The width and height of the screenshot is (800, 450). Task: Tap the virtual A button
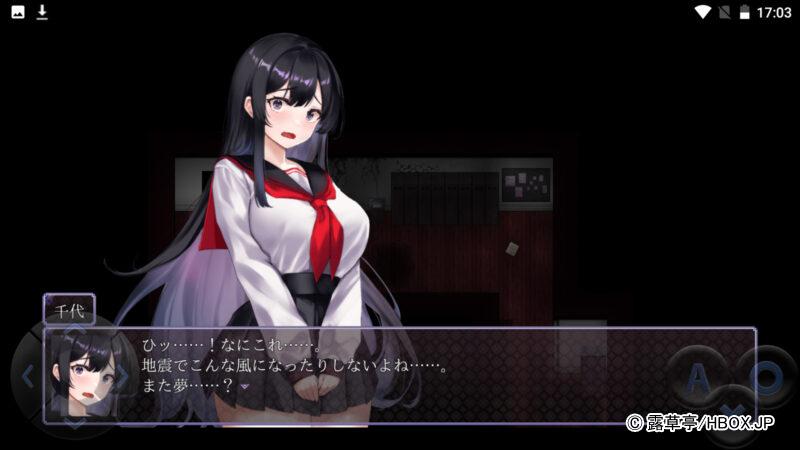click(x=699, y=377)
